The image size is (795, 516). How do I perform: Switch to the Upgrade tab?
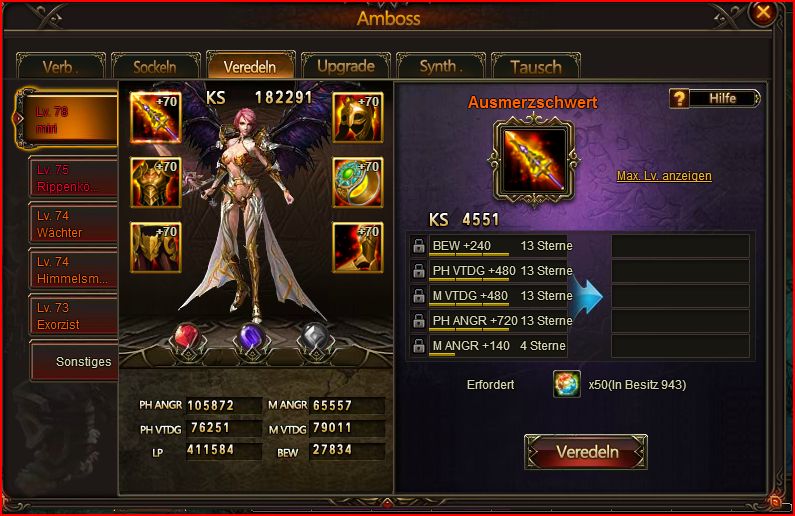pyautogui.click(x=345, y=66)
